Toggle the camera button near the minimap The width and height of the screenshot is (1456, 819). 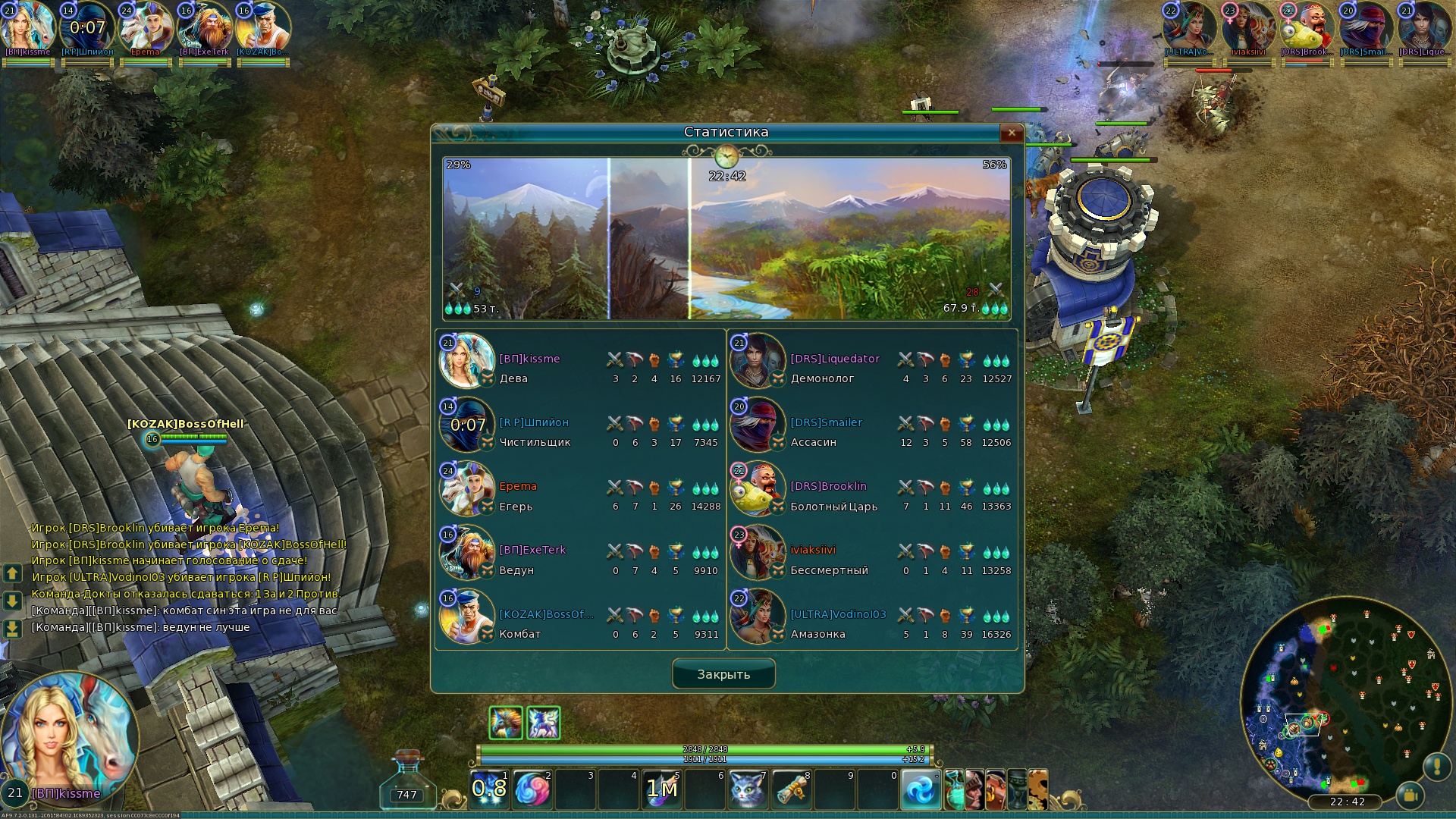pyautogui.click(x=1410, y=795)
